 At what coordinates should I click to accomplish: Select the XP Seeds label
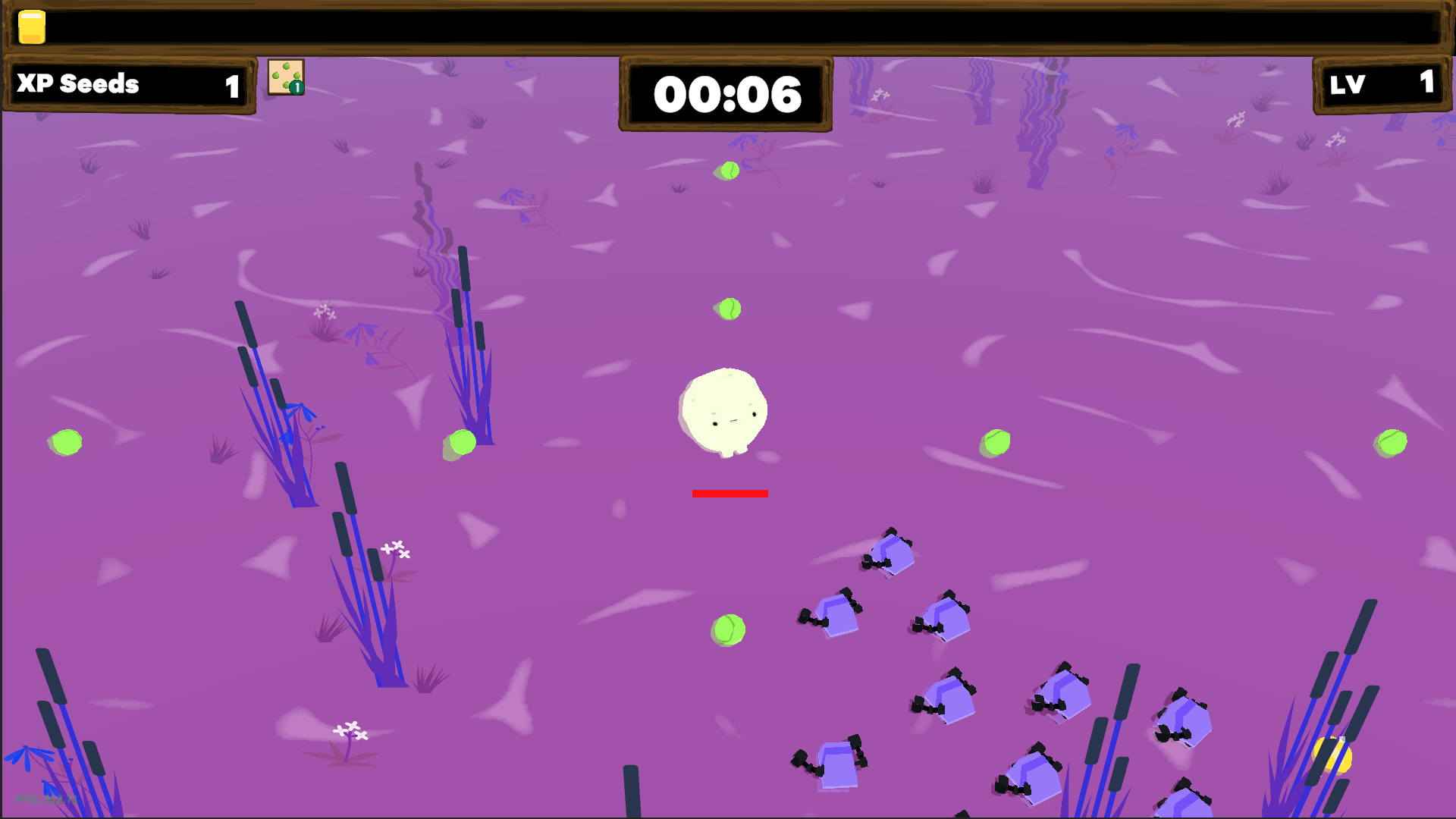pyautogui.click(x=79, y=84)
